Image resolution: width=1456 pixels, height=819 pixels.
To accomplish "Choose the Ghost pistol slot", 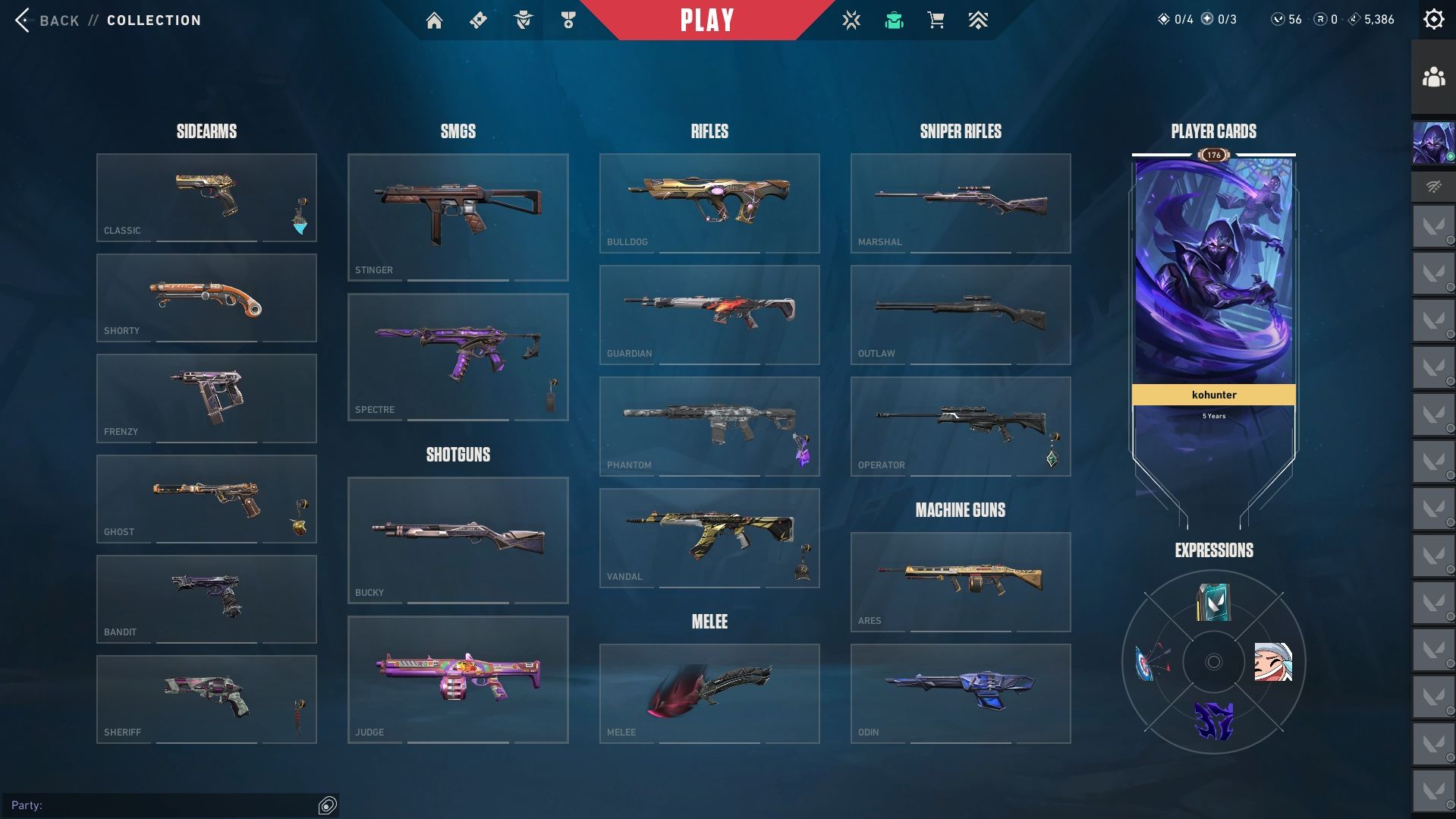I will [x=206, y=499].
